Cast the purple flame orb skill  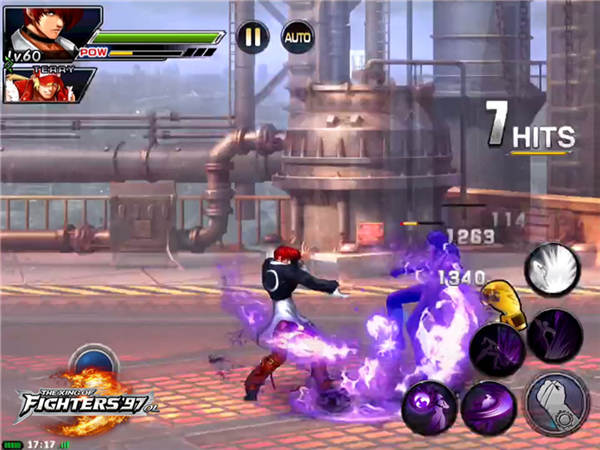430,408
